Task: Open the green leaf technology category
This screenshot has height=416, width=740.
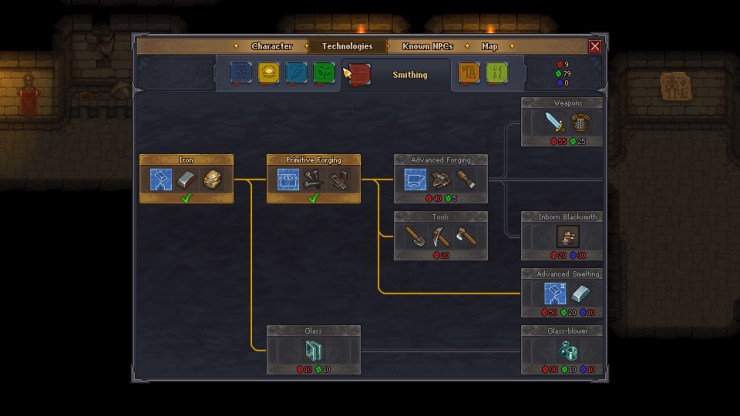Action: pyautogui.click(x=323, y=73)
